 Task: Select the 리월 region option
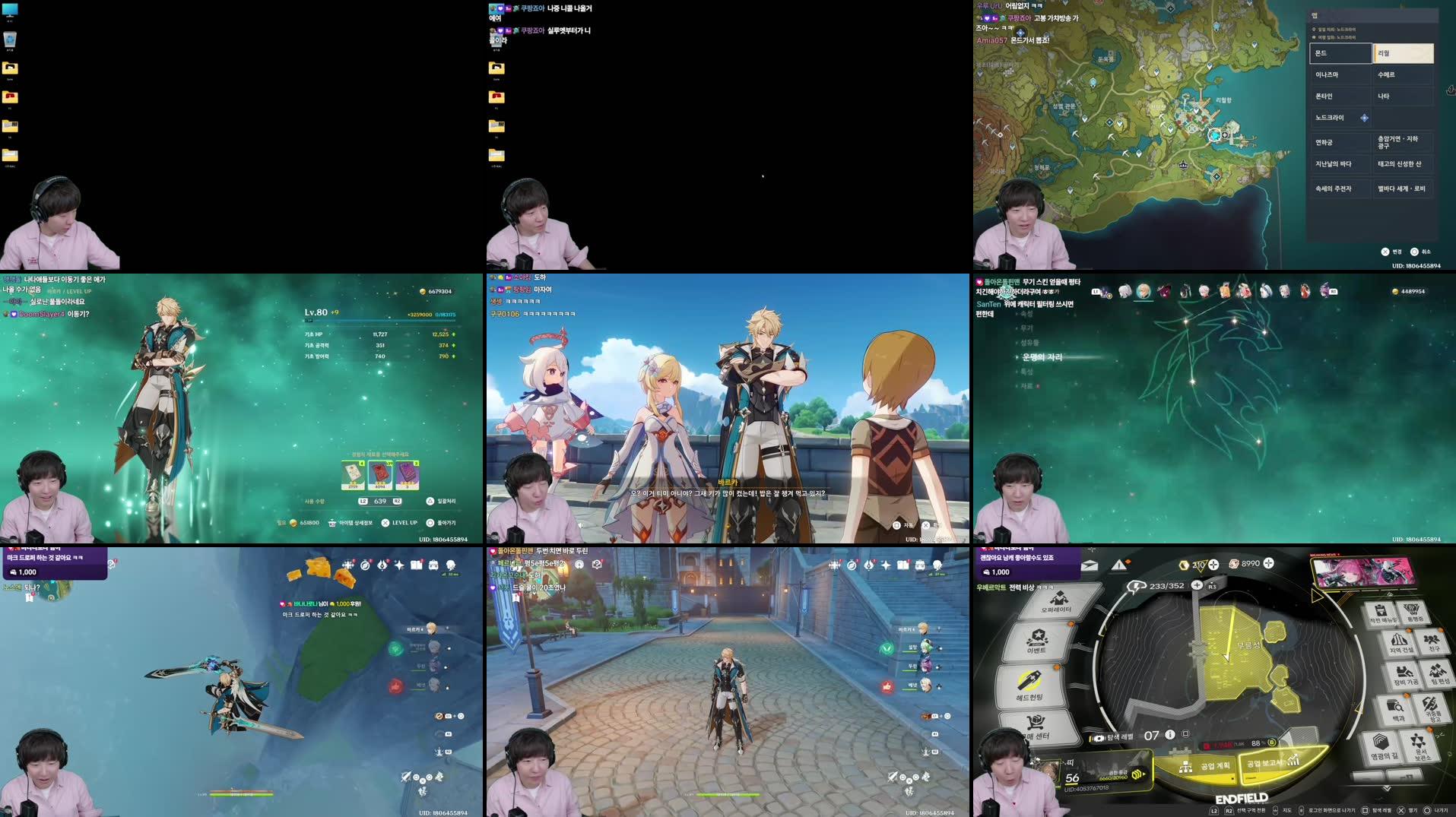(1404, 54)
